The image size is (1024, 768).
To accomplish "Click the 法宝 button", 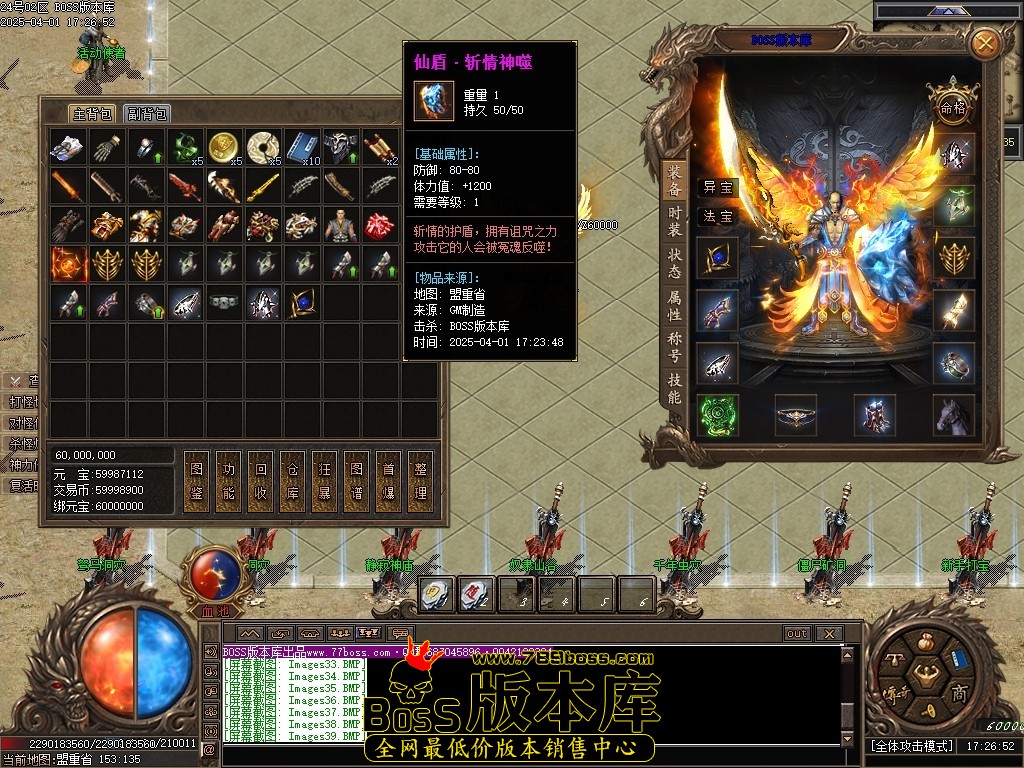I will 718,216.
